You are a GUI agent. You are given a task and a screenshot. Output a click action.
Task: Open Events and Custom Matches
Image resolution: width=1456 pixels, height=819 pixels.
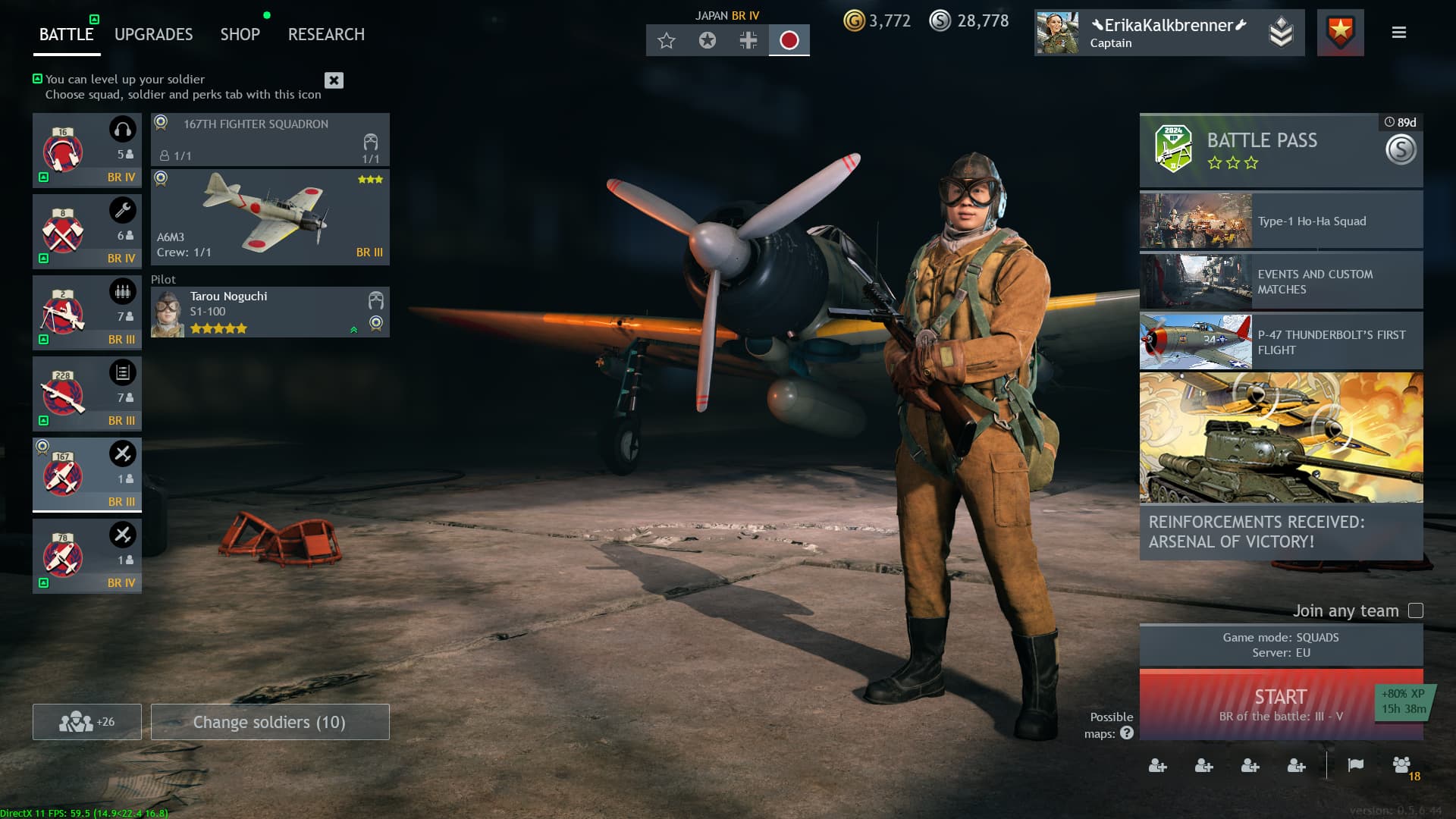(x=1281, y=281)
